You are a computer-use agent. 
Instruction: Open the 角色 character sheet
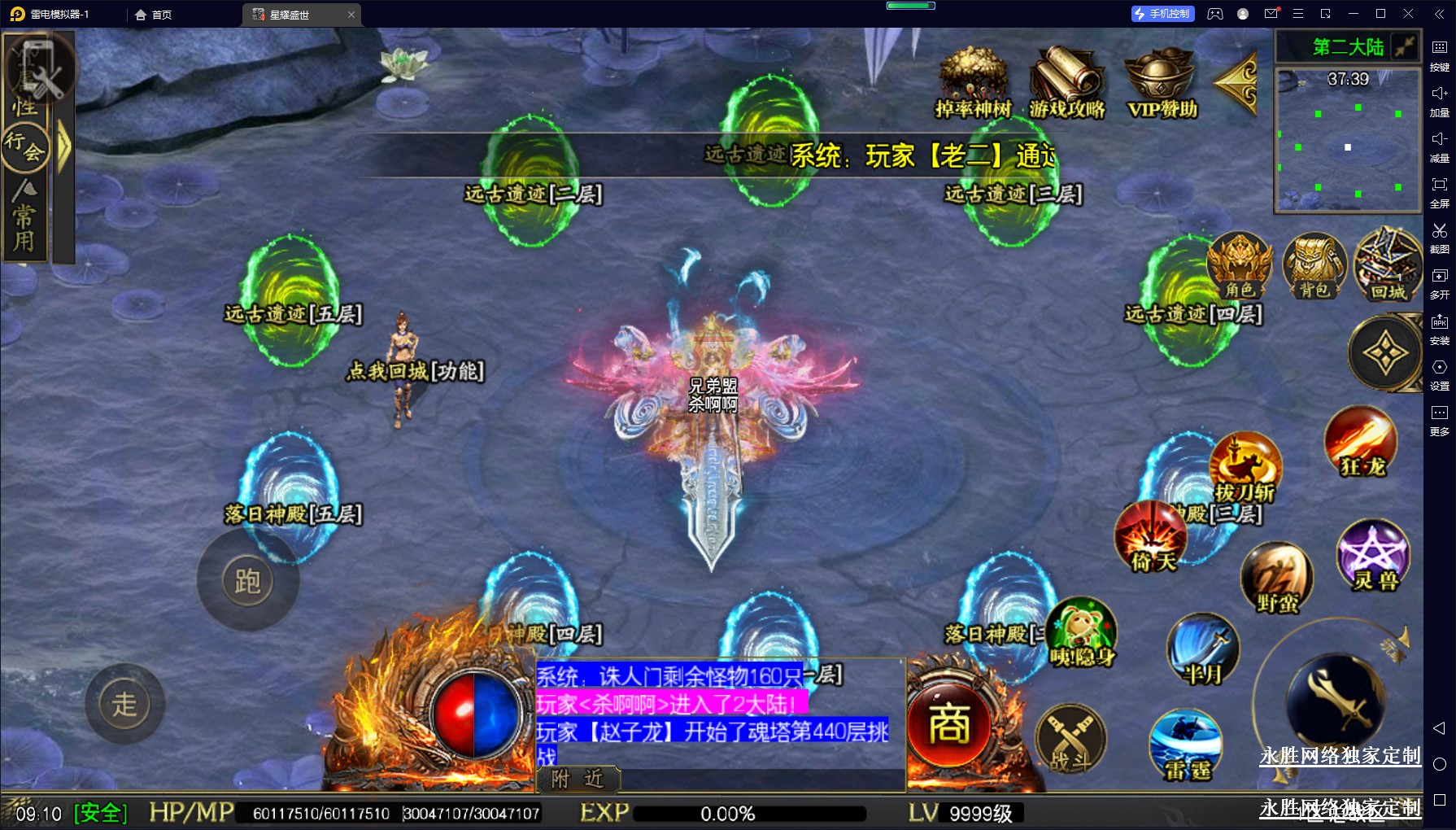[x=1240, y=266]
